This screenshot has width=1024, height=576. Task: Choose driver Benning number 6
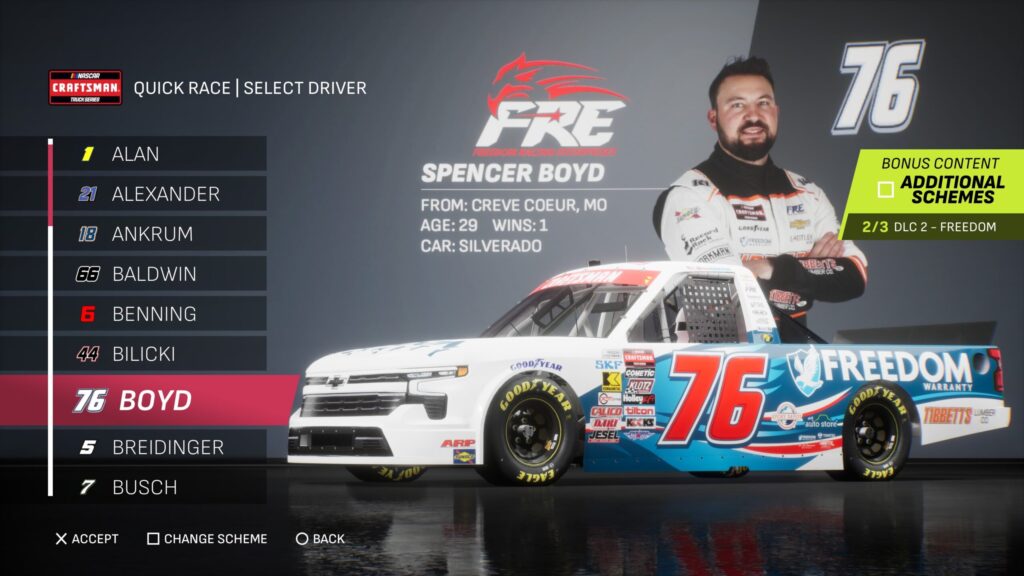[160, 314]
